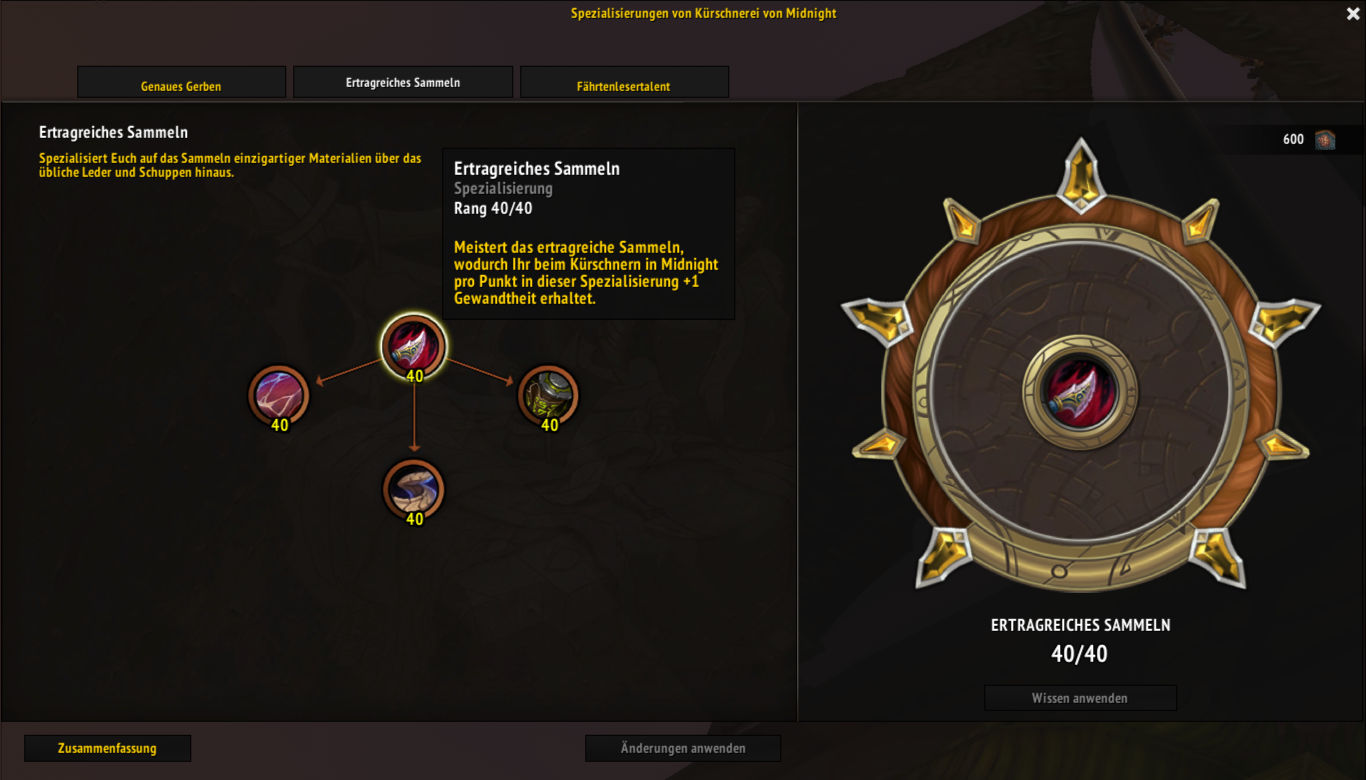Open the Zusammenfassung summary
1366x780 pixels.
click(x=107, y=748)
